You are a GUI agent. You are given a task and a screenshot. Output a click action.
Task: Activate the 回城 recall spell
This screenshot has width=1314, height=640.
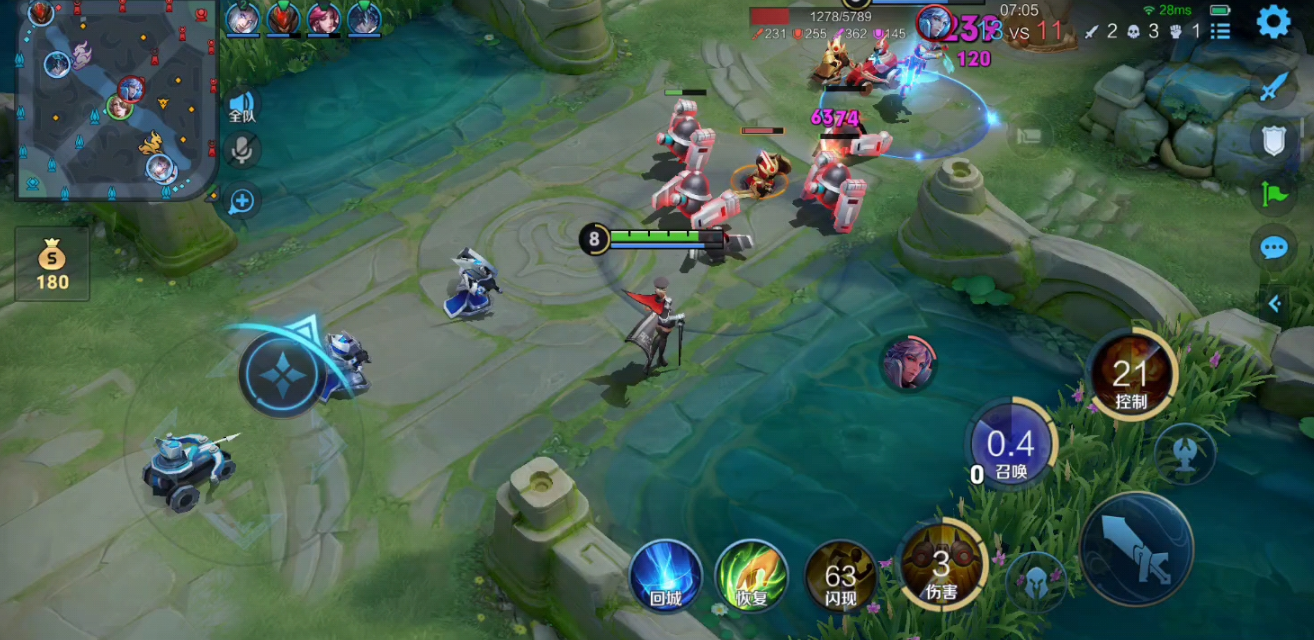(x=665, y=576)
